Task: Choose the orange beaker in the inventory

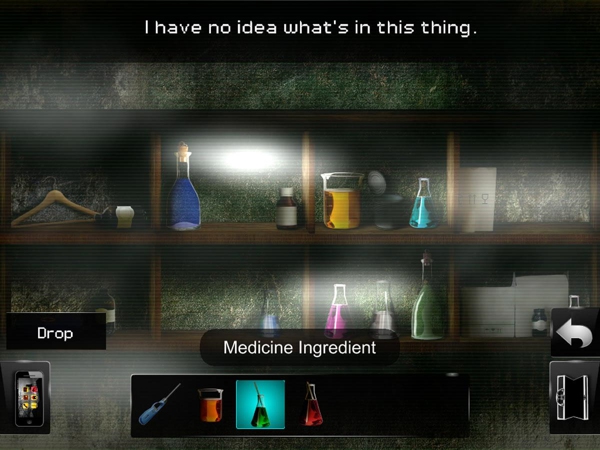Action: 209,403
